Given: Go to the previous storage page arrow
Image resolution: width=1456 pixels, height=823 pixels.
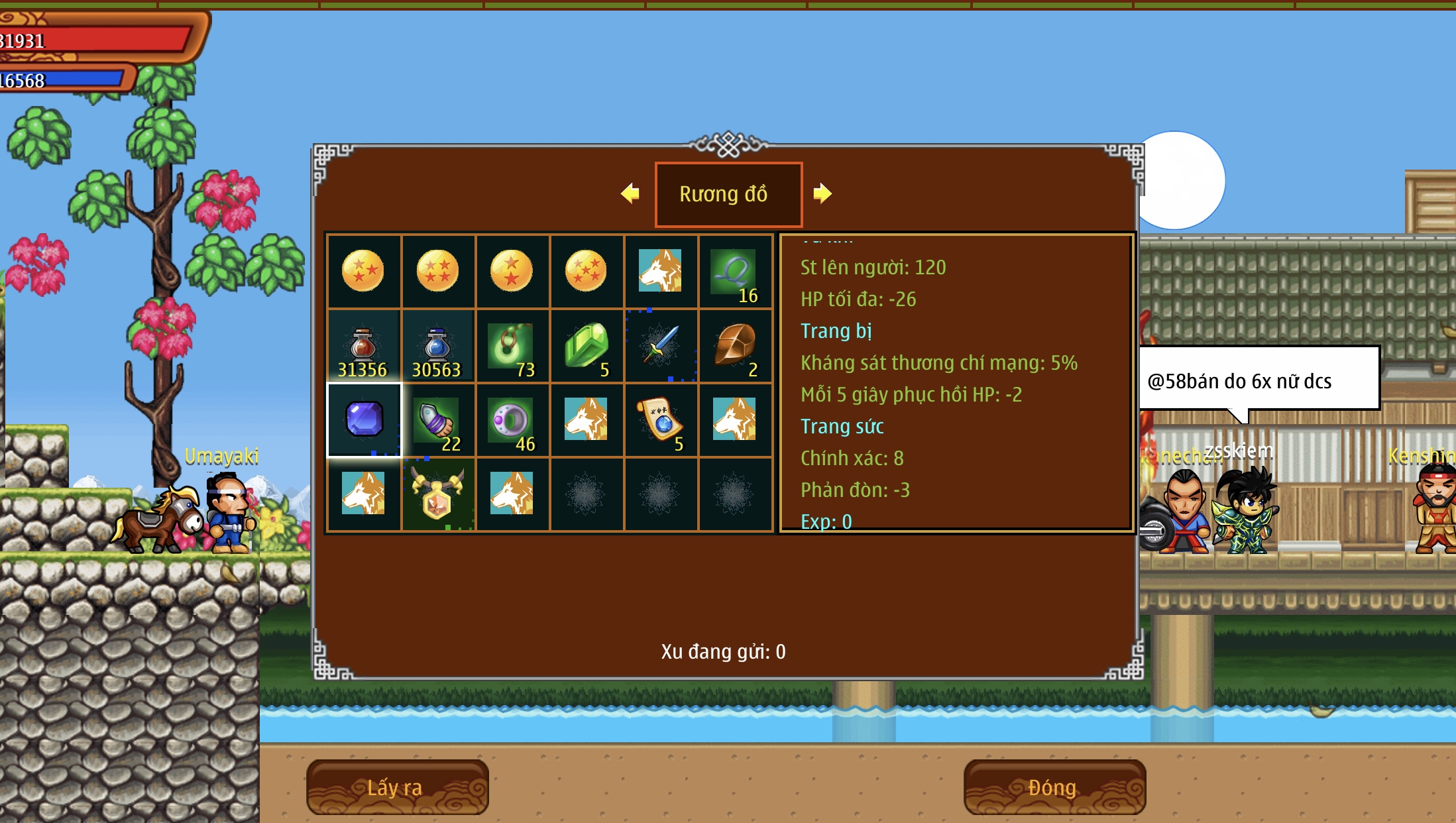Looking at the screenshot, I should point(630,193).
